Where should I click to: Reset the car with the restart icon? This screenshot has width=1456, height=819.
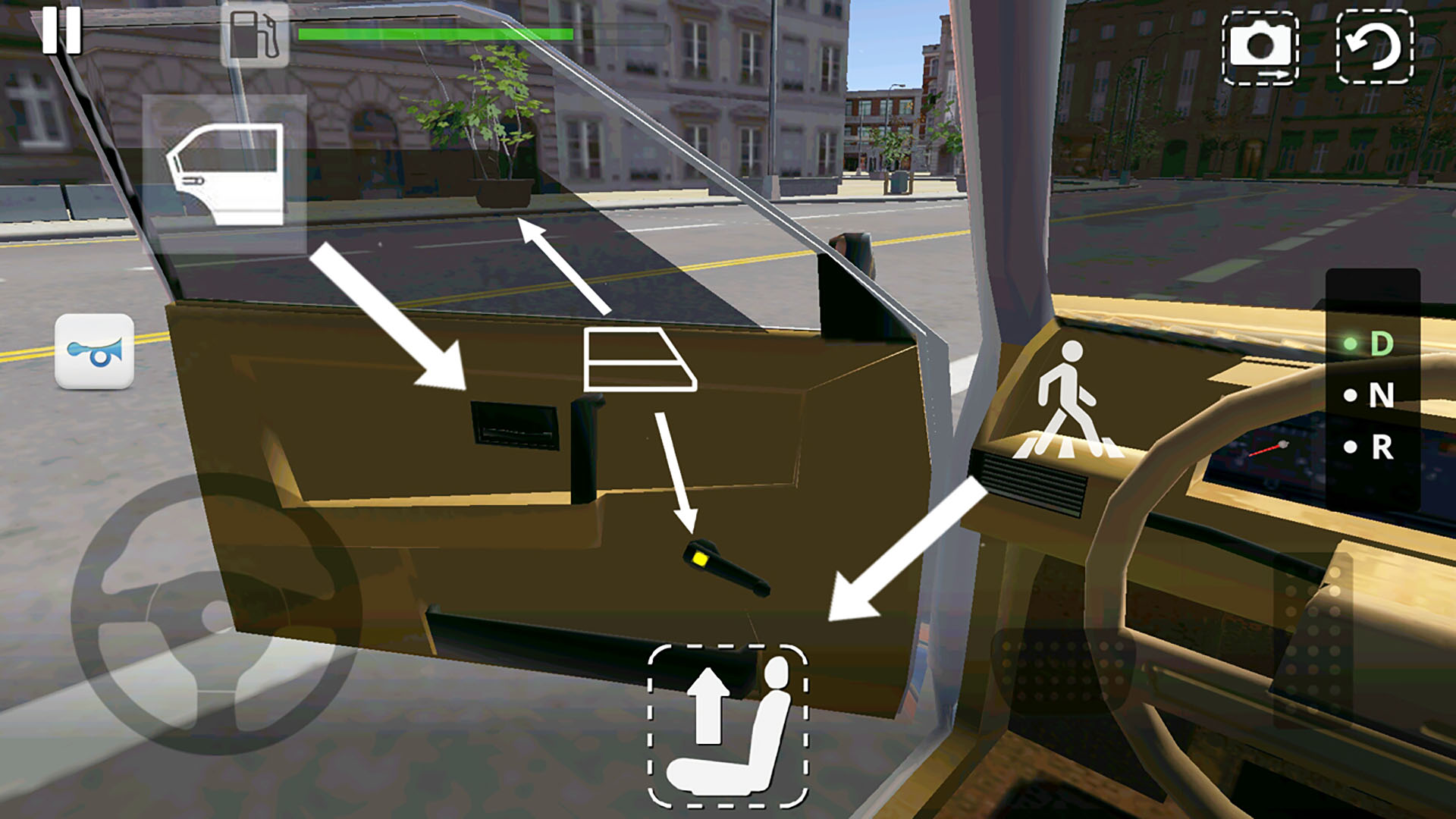click(x=1376, y=47)
